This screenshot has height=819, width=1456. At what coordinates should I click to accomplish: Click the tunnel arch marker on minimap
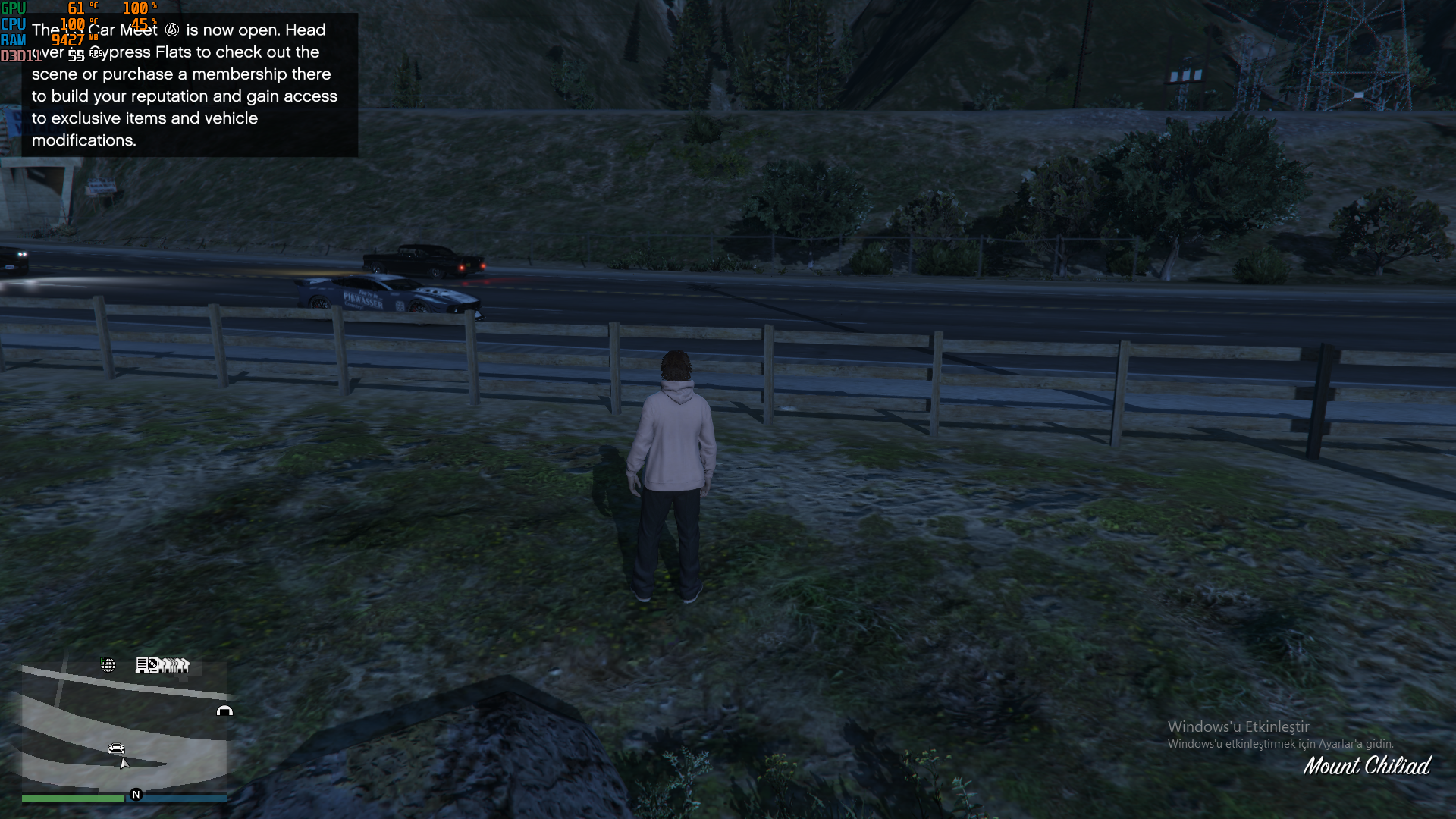click(224, 711)
